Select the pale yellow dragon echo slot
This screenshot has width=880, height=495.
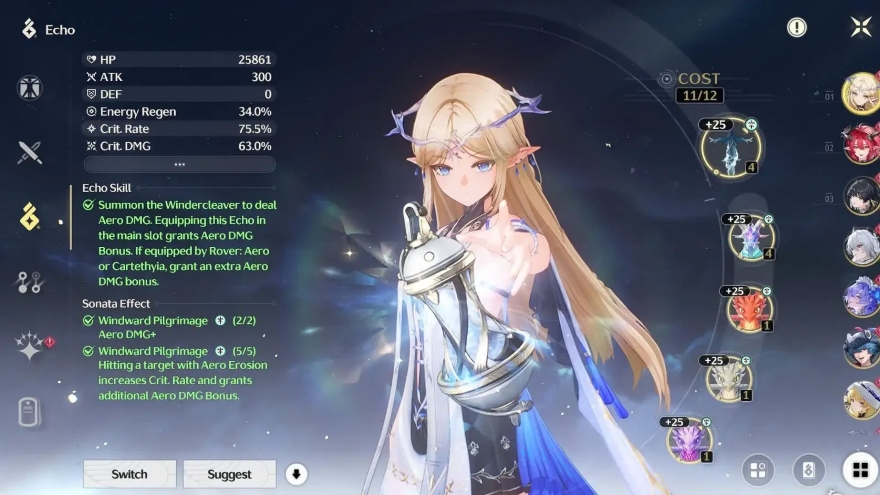coord(729,379)
